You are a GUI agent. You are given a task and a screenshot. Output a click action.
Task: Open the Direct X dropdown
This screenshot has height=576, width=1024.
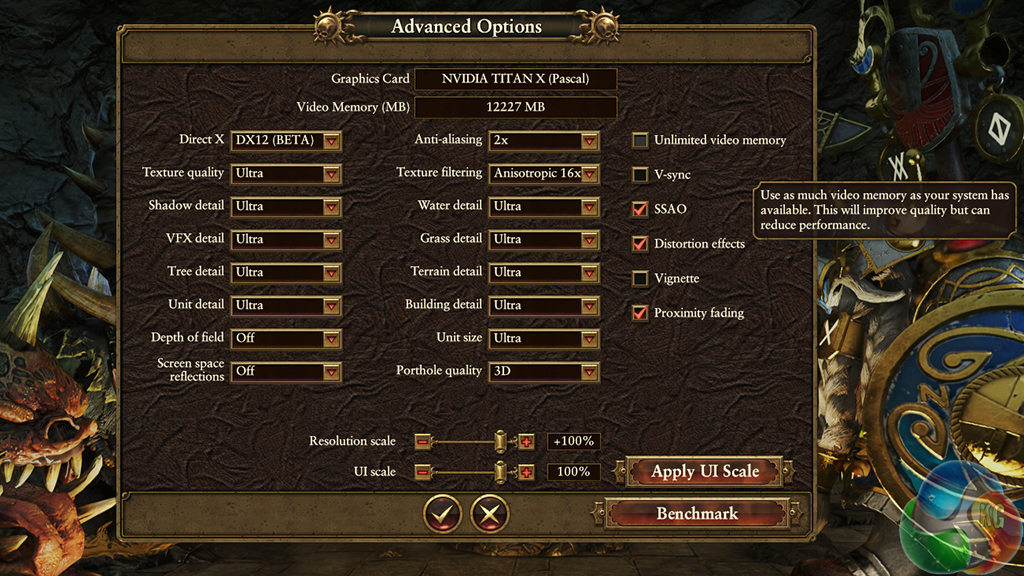click(286, 141)
